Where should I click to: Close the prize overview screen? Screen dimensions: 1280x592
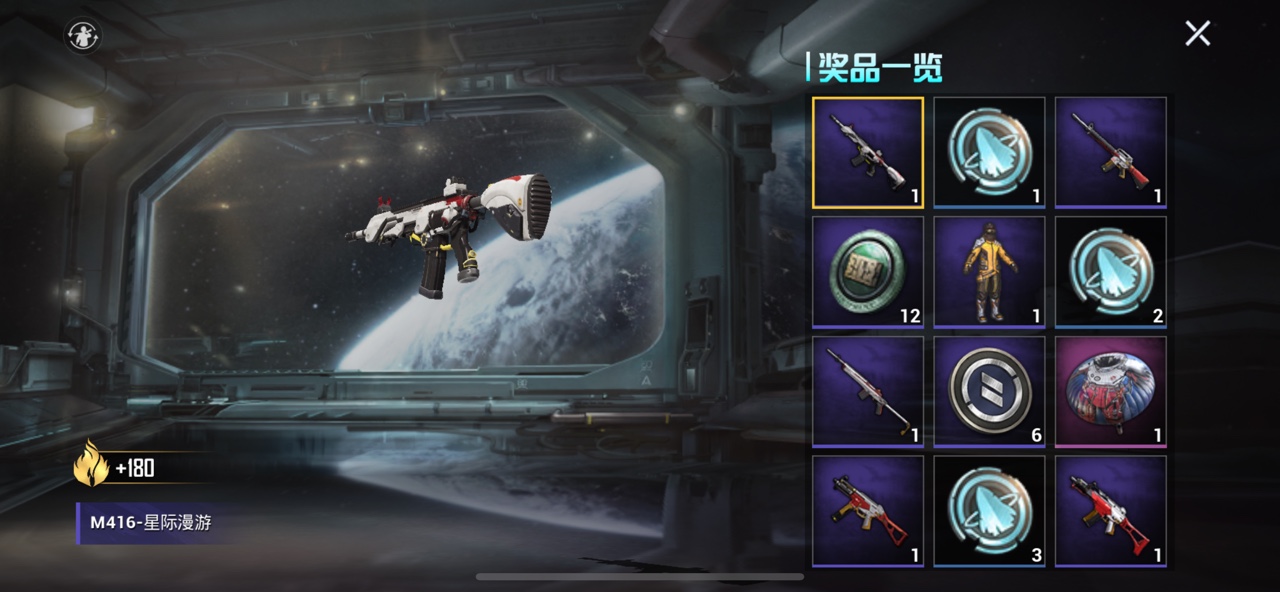point(1197,33)
